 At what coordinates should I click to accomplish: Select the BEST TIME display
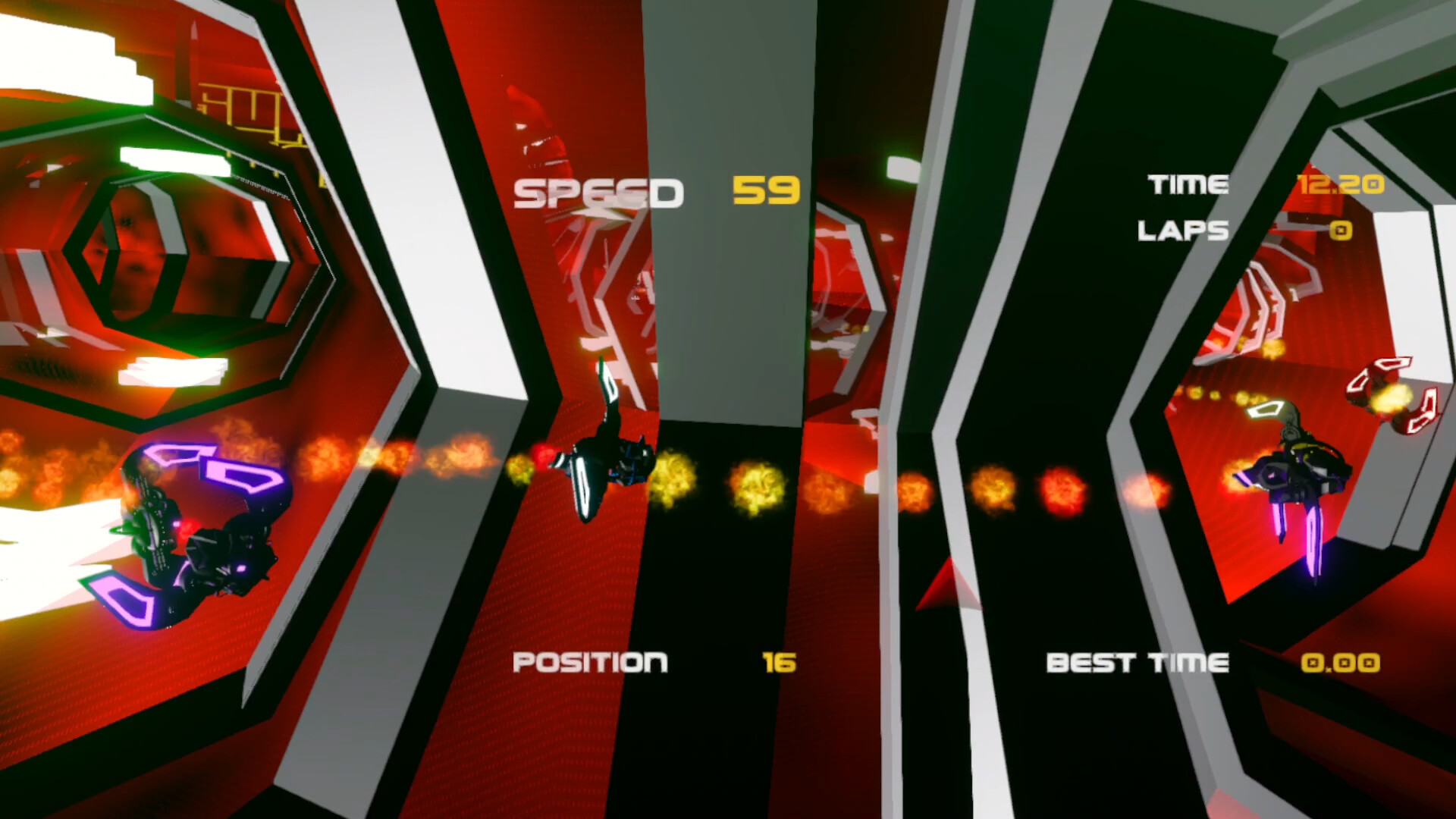tap(1137, 663)
